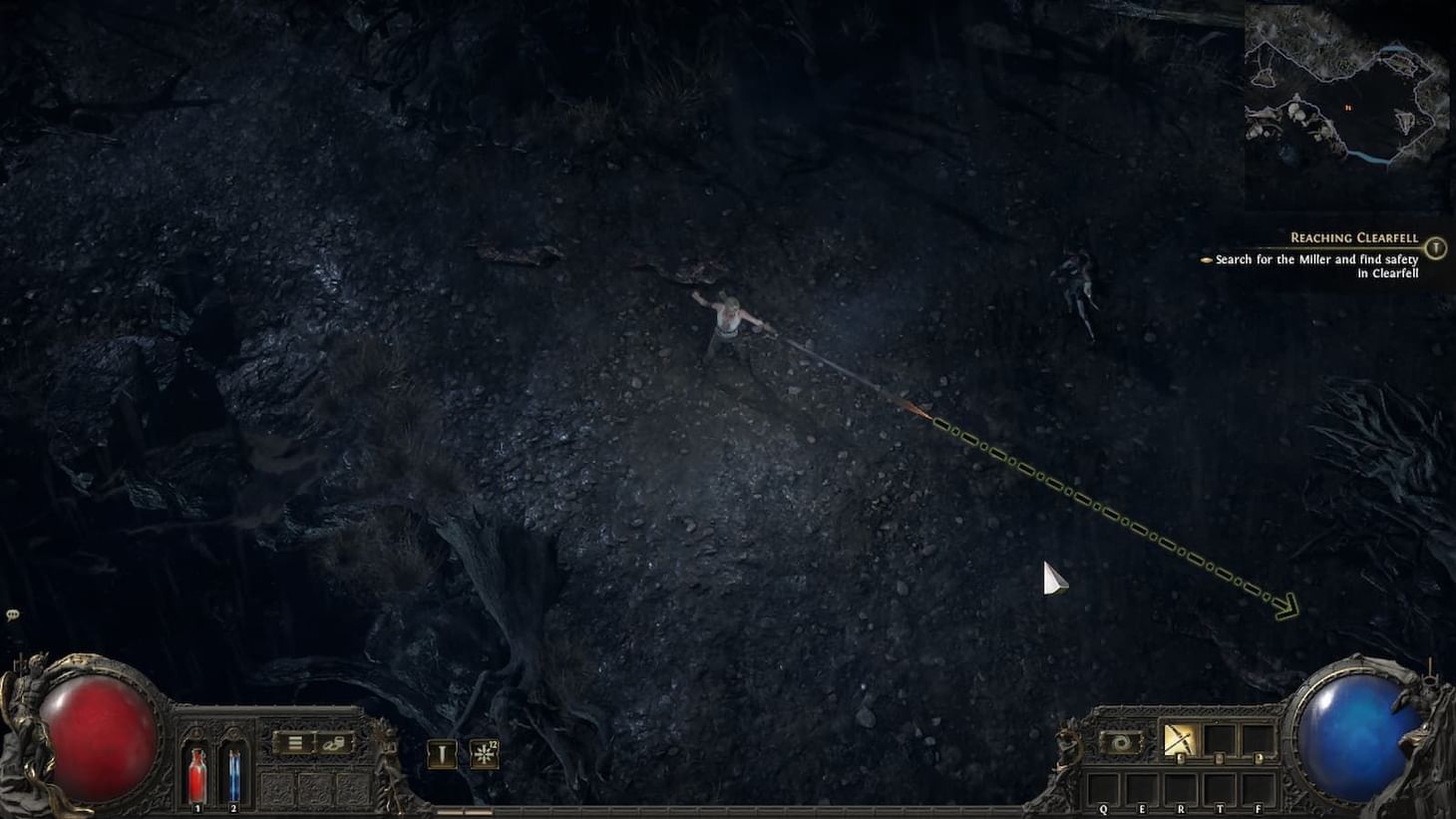Click the empty skill slot bound to Q
Screen dimensions: 1456x819
tap(1103, 788)
